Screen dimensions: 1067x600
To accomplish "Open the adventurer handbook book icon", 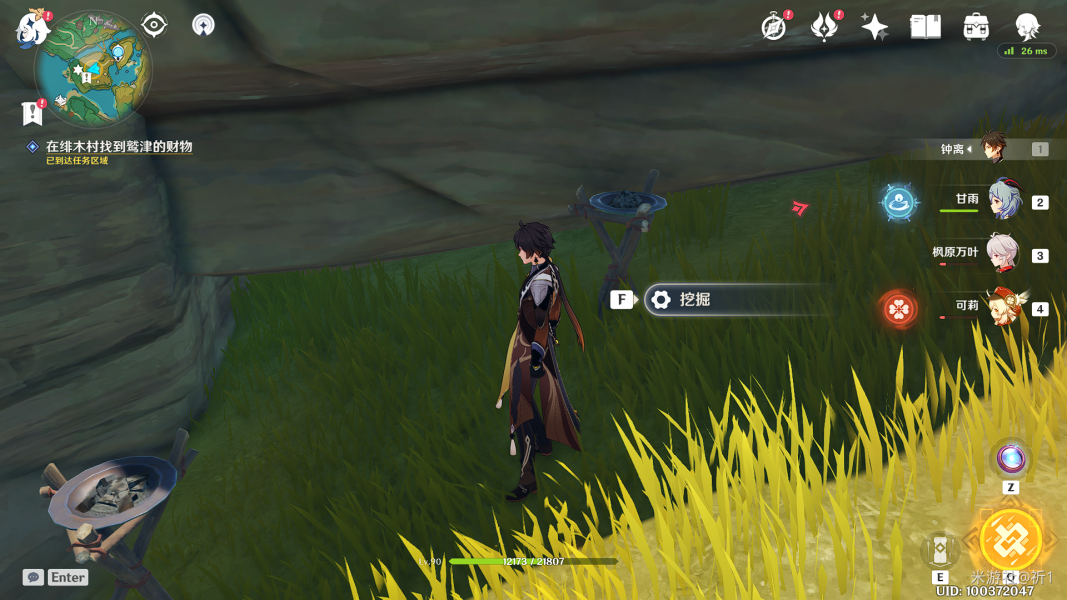I will pos(925,27).
